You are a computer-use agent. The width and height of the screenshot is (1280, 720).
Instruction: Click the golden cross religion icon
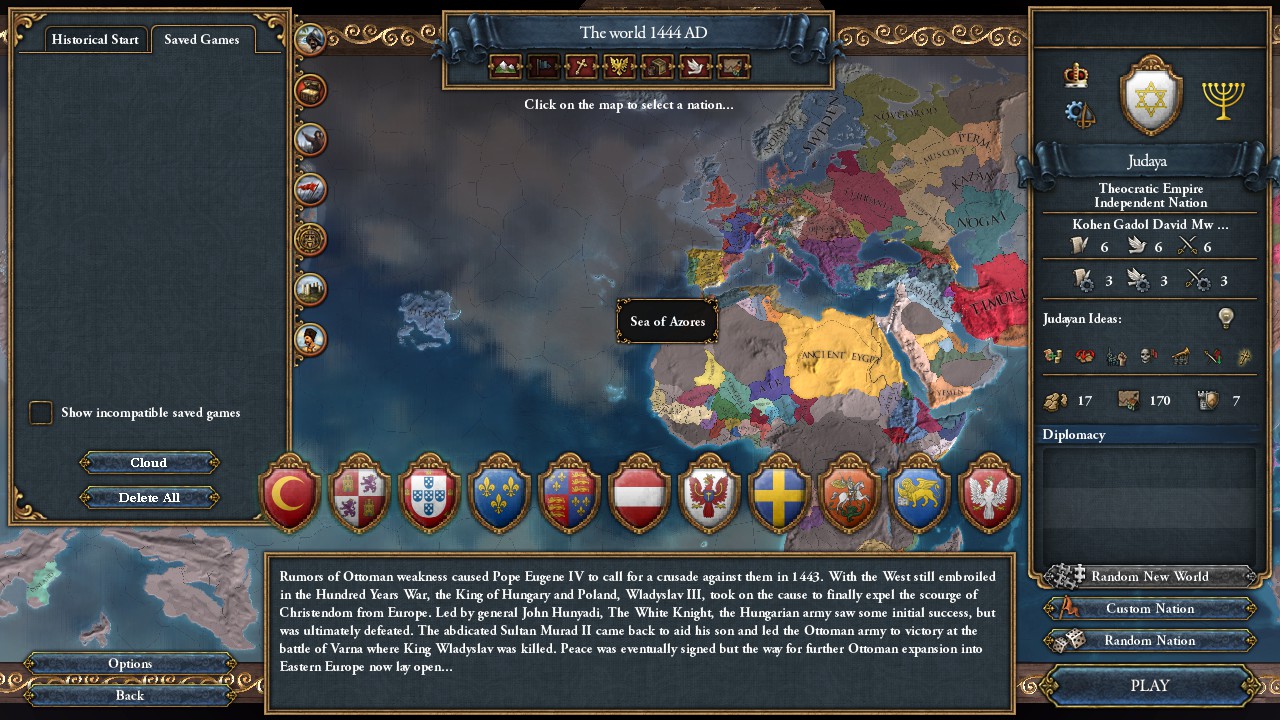point(581,67)
